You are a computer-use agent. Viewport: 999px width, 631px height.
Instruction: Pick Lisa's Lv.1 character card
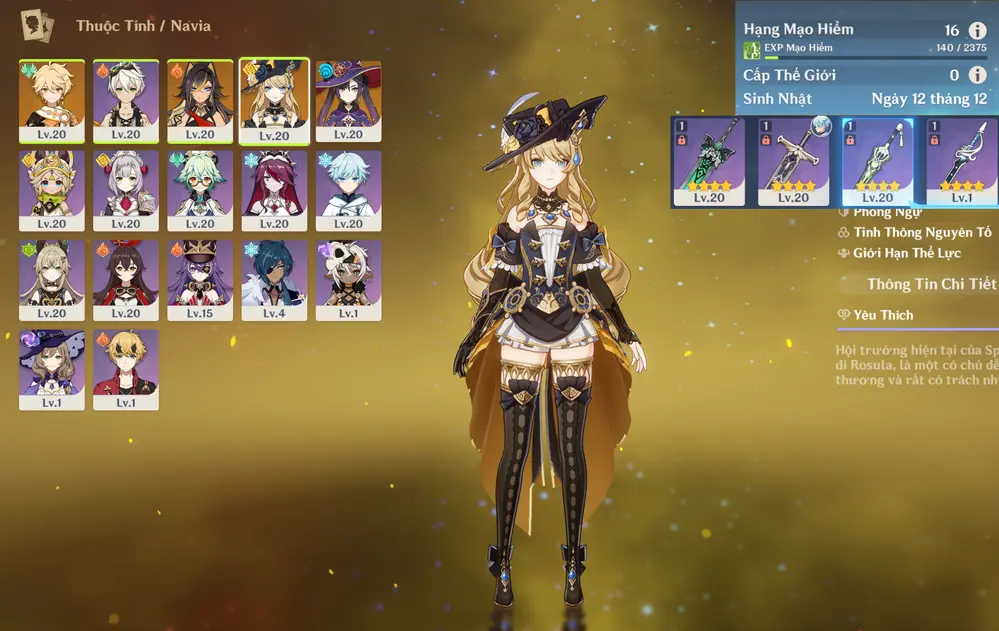click(52, 369)
